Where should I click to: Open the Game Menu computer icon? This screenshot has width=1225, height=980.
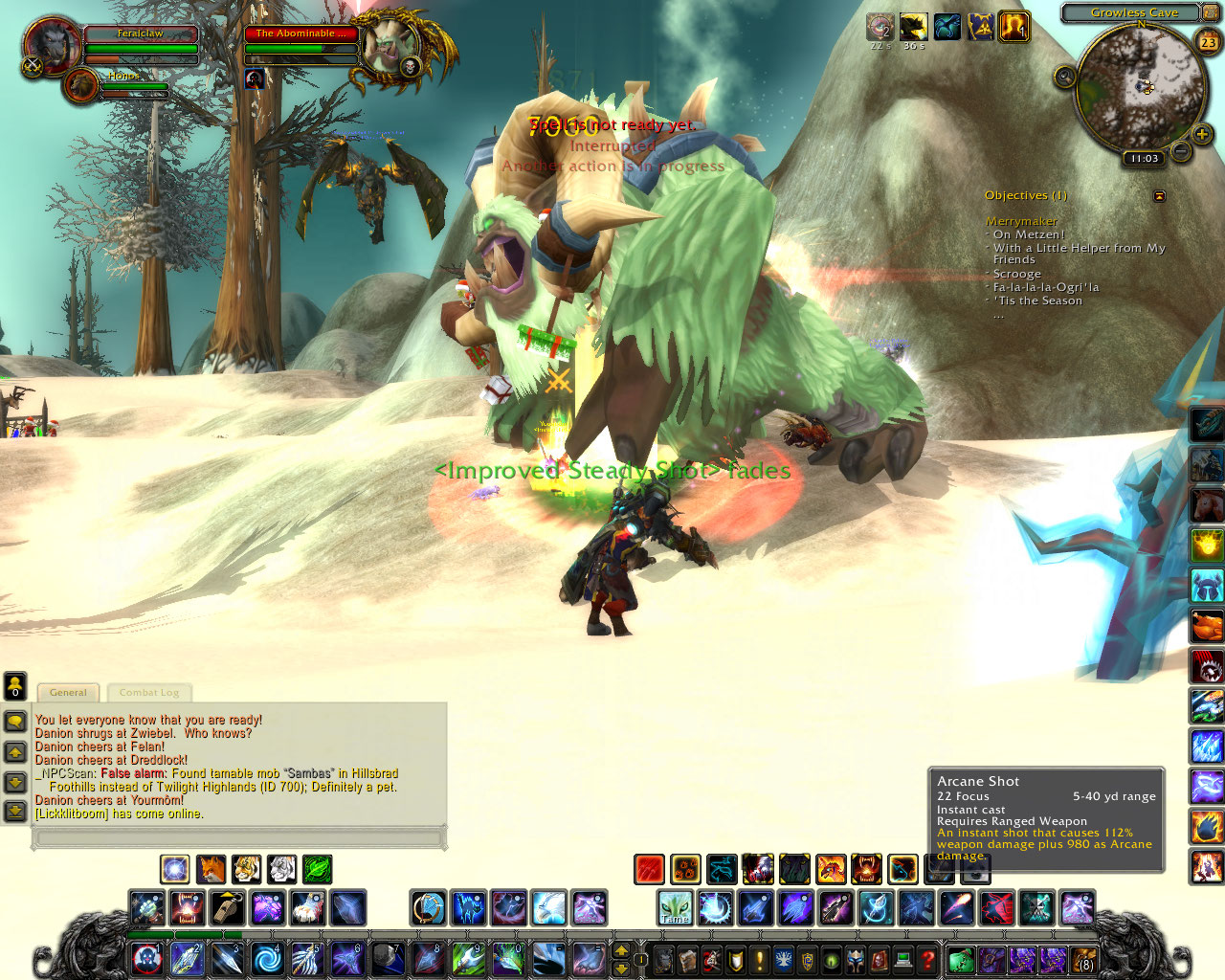tap(901, 959)
